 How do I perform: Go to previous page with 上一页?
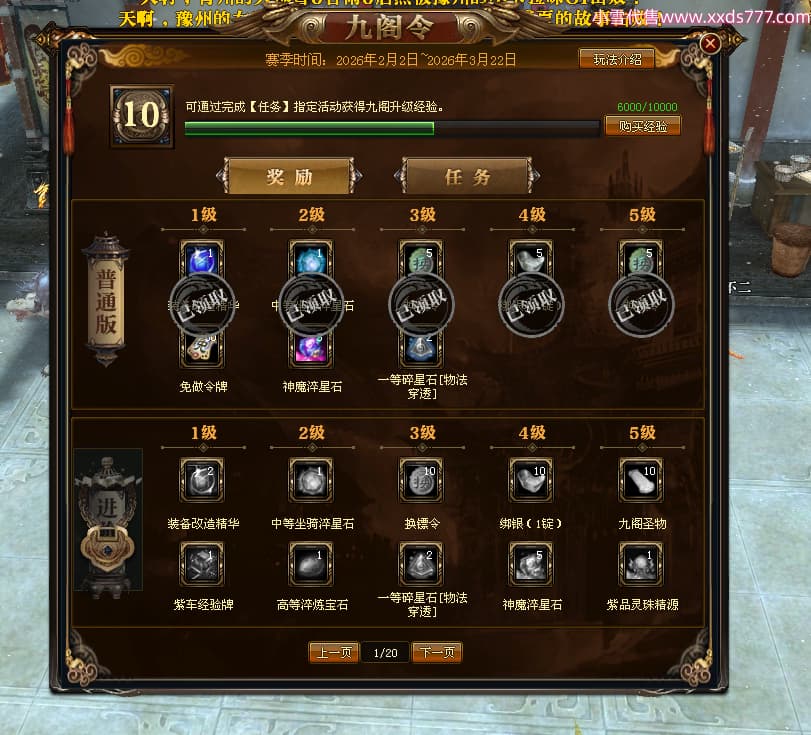pyautogui.click(x=333, y=653)
